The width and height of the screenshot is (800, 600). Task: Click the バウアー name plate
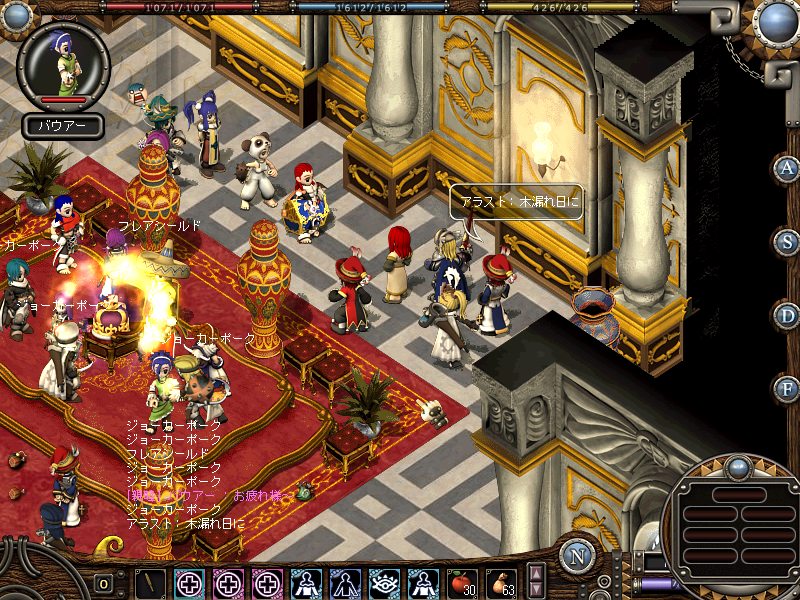tap(63, 126)
